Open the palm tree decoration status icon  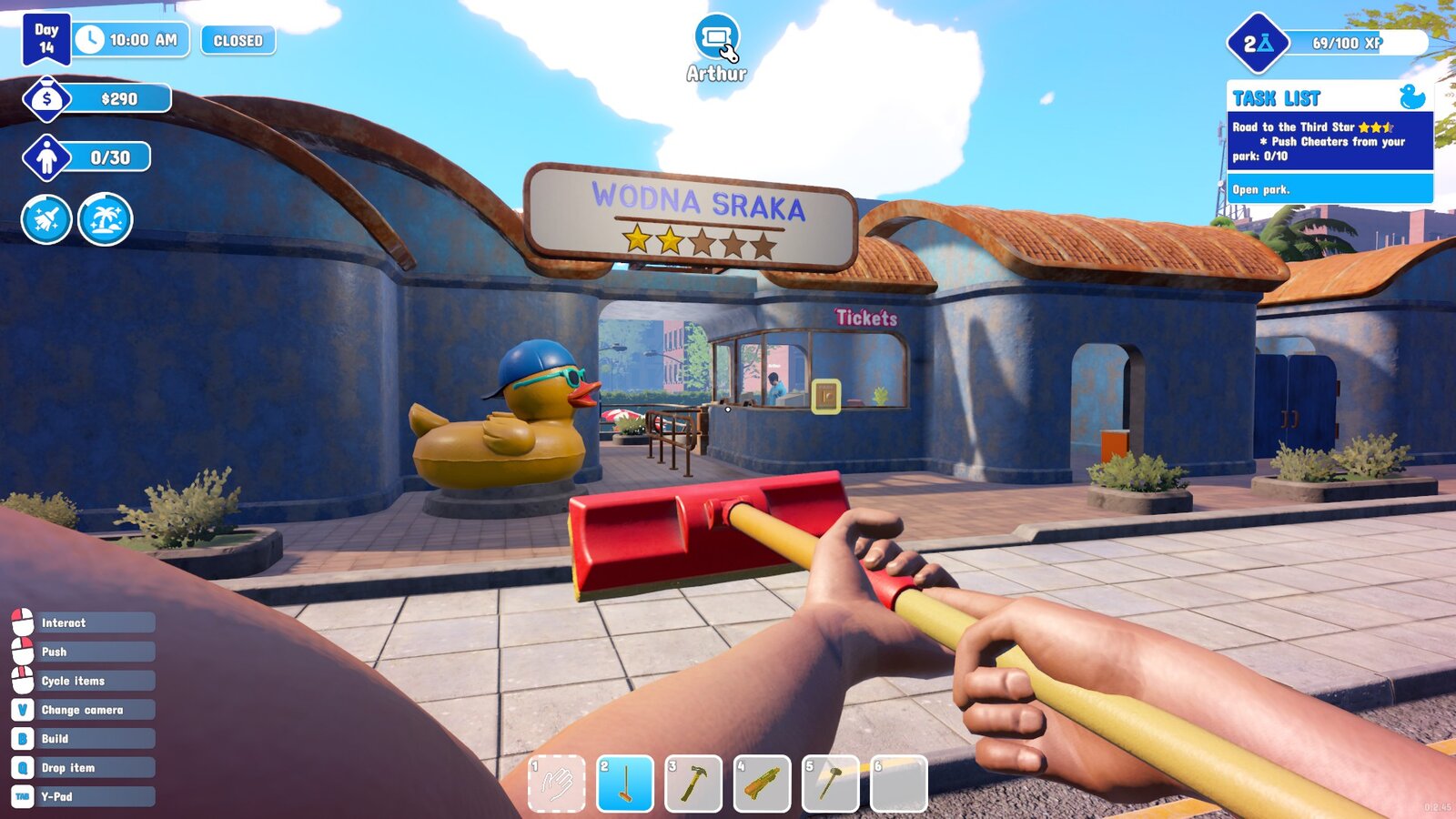pyautogui.click(x=106, y=219)
